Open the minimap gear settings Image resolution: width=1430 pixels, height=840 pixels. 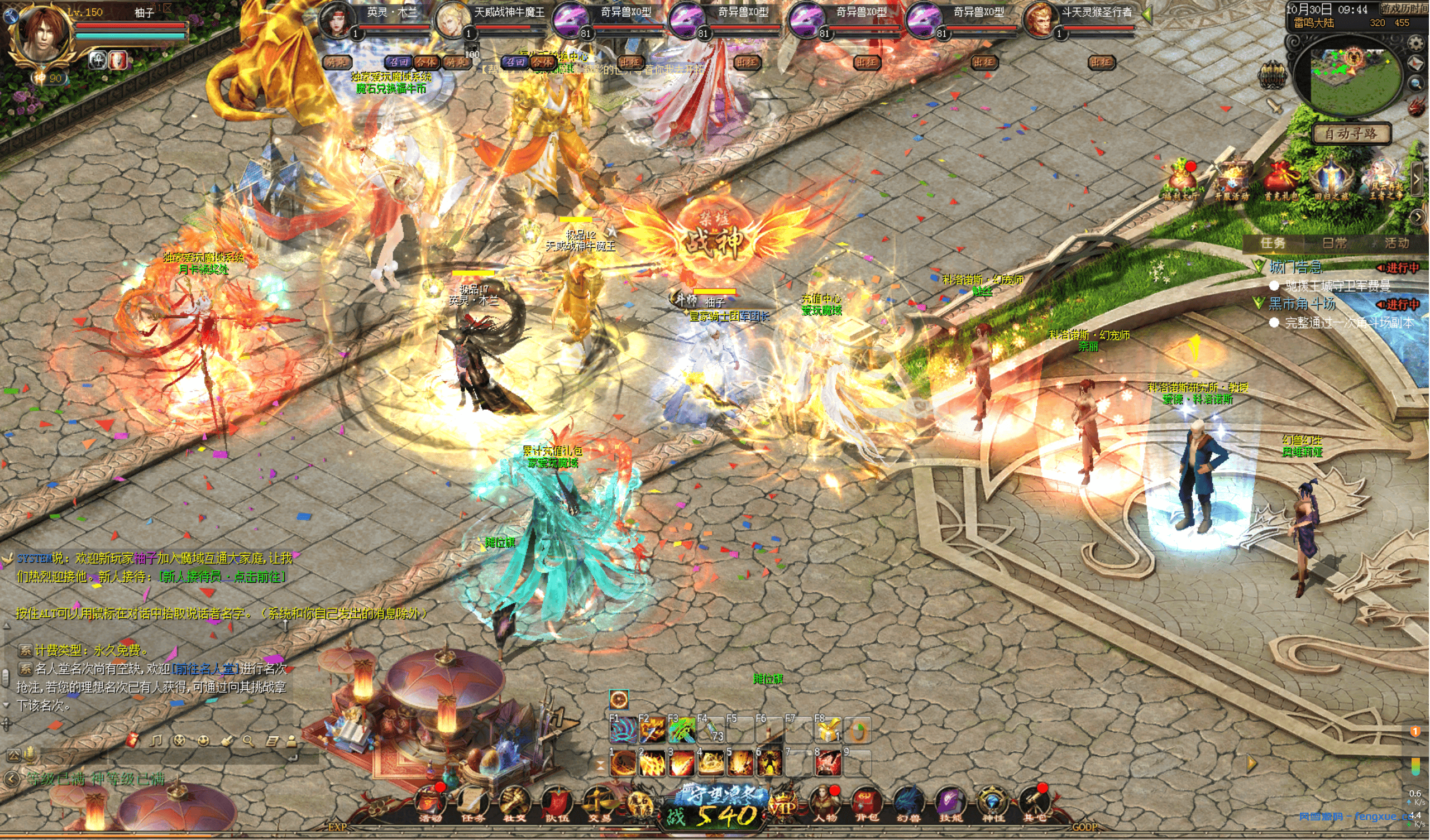(1416, 43)
